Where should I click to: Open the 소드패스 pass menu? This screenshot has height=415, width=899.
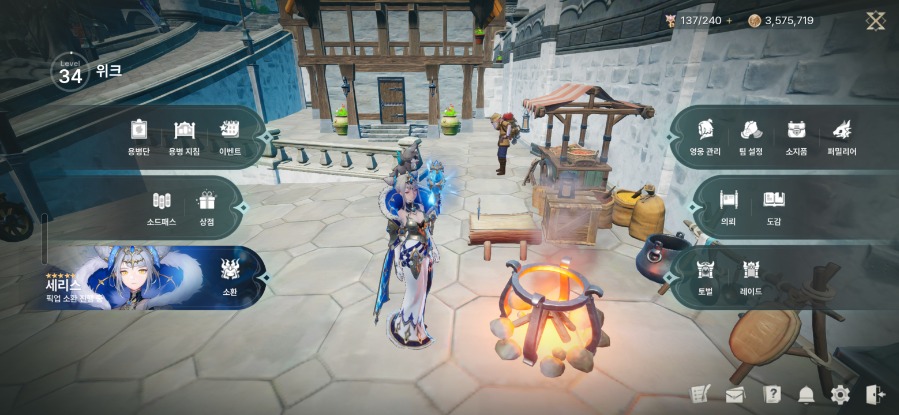[162, 205]
